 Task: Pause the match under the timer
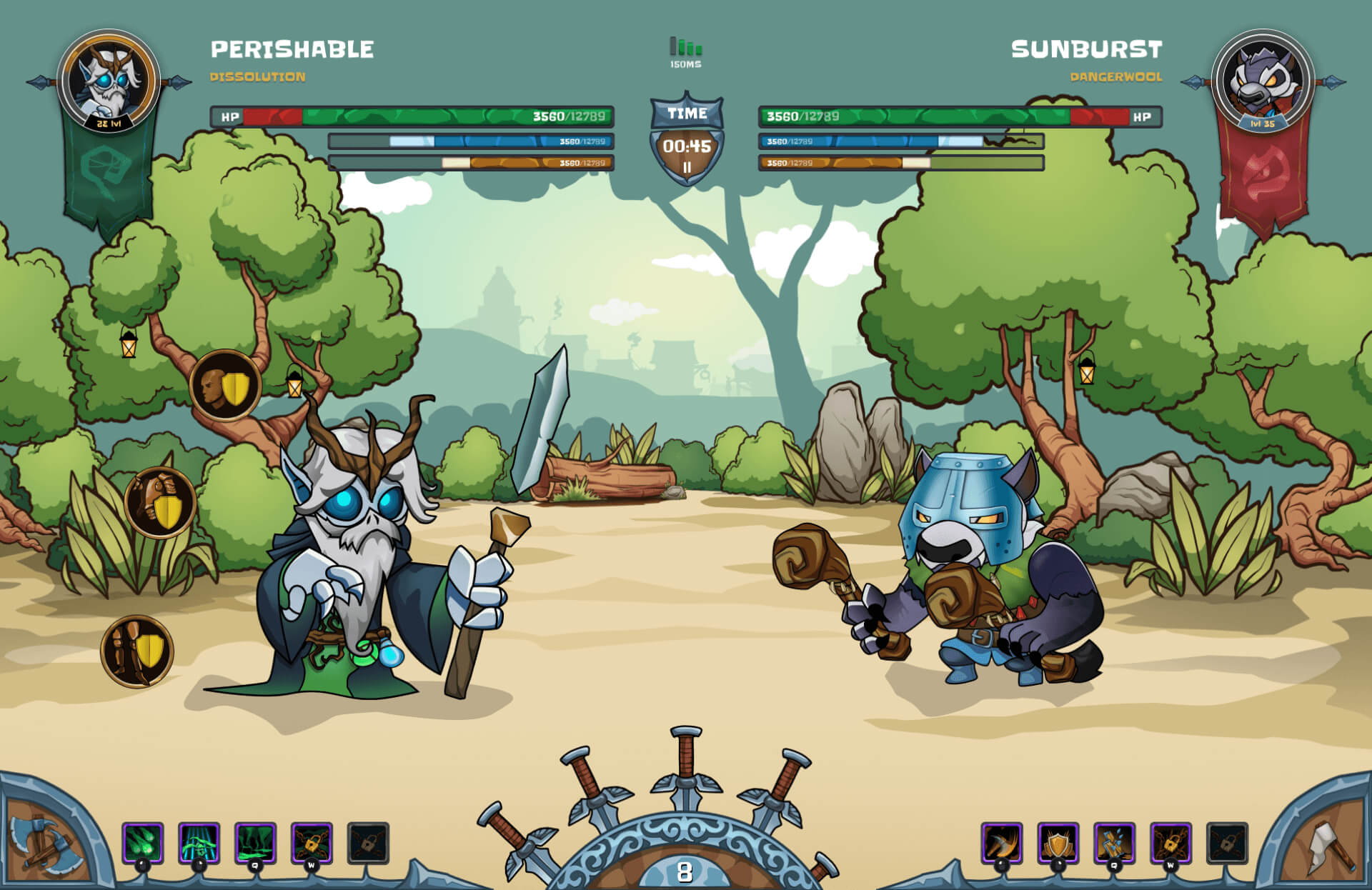[687, 168]
